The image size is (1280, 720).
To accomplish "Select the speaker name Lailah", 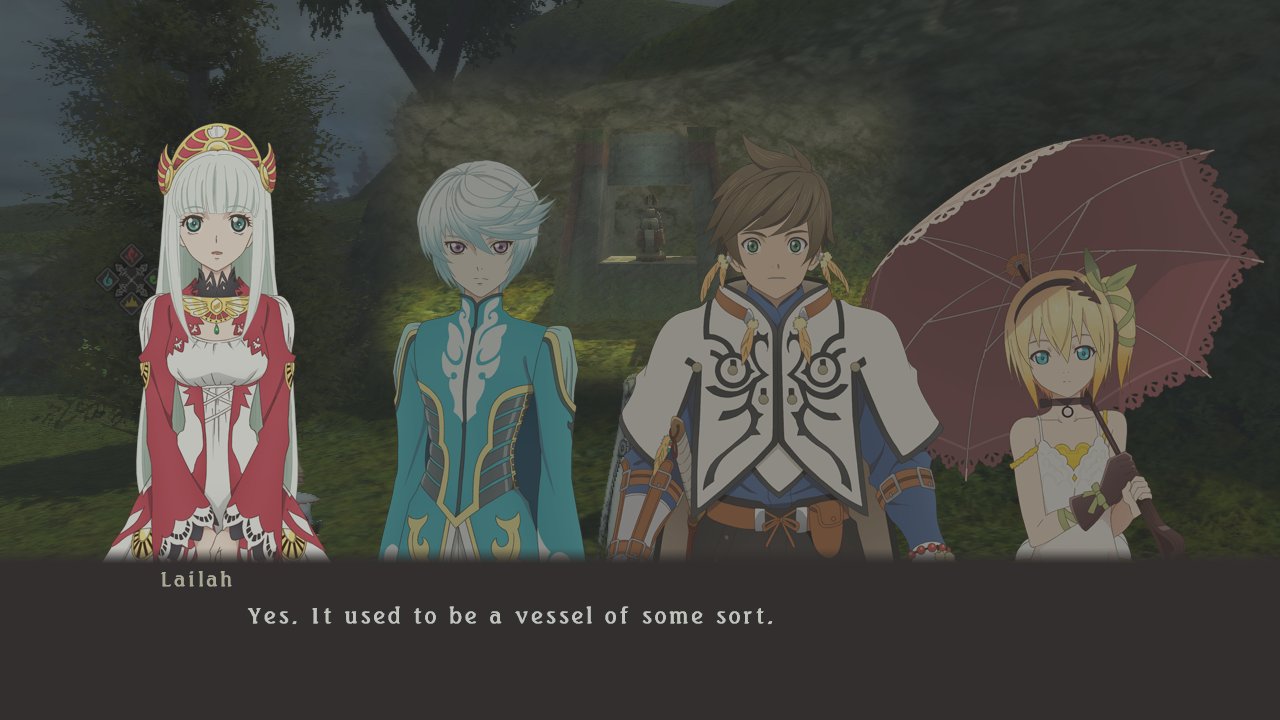I will coord(196,578).
